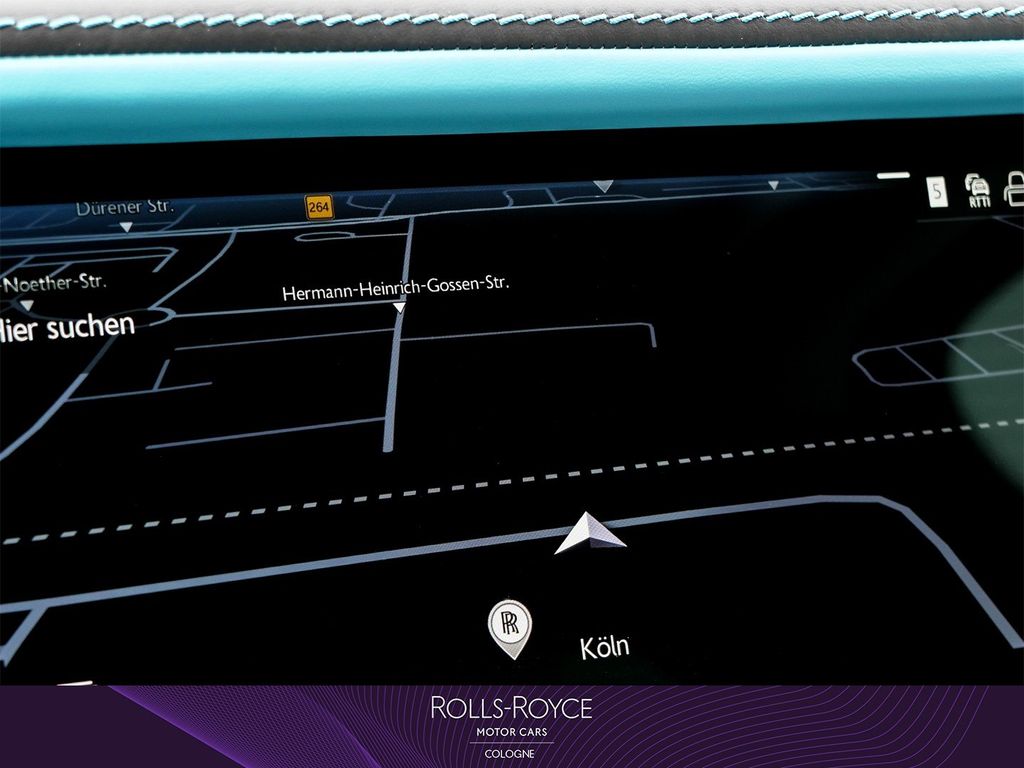
Task: Open the RTTI traffic info icon
Action: click(978, 189)
